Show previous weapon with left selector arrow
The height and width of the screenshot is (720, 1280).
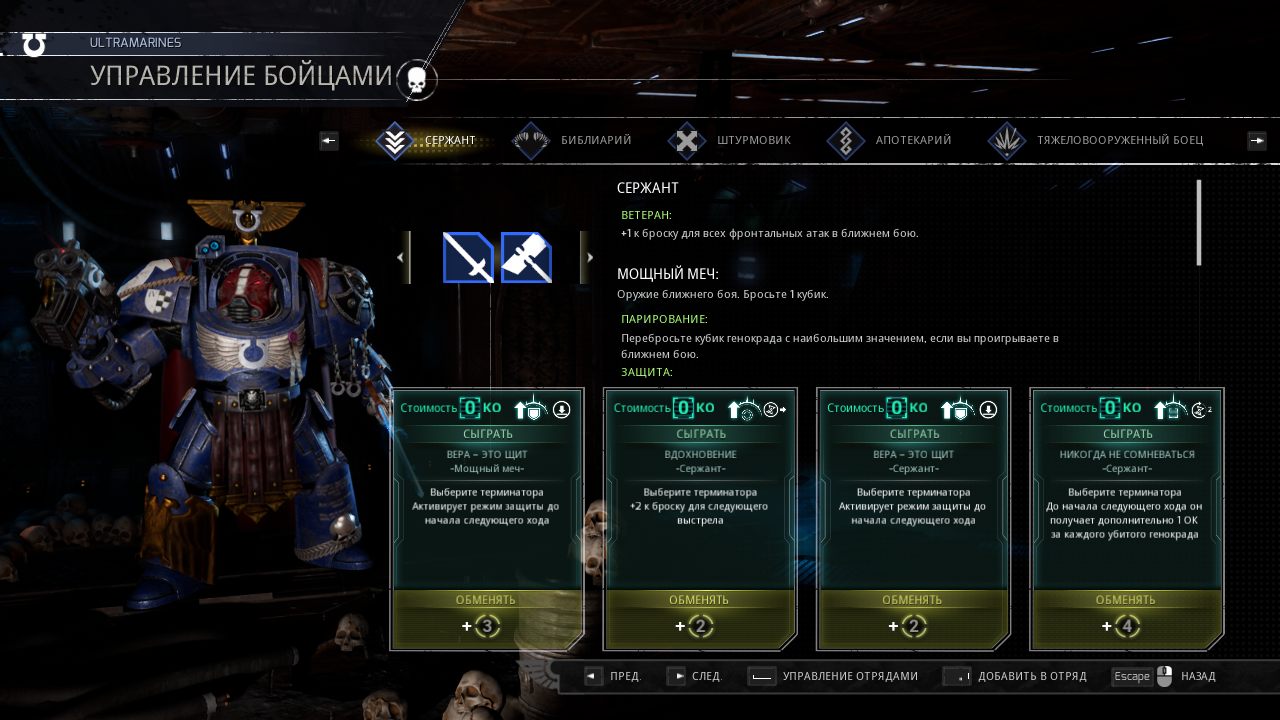tap(402, 258)
